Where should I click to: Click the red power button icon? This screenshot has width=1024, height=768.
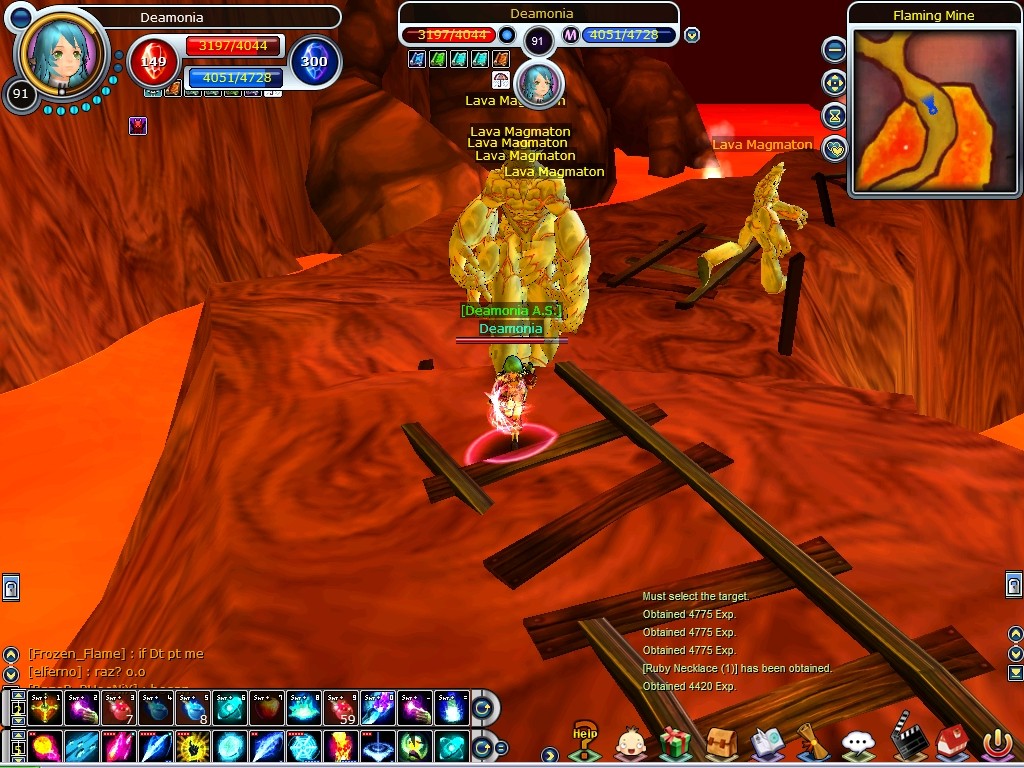(x=997, y=743)
